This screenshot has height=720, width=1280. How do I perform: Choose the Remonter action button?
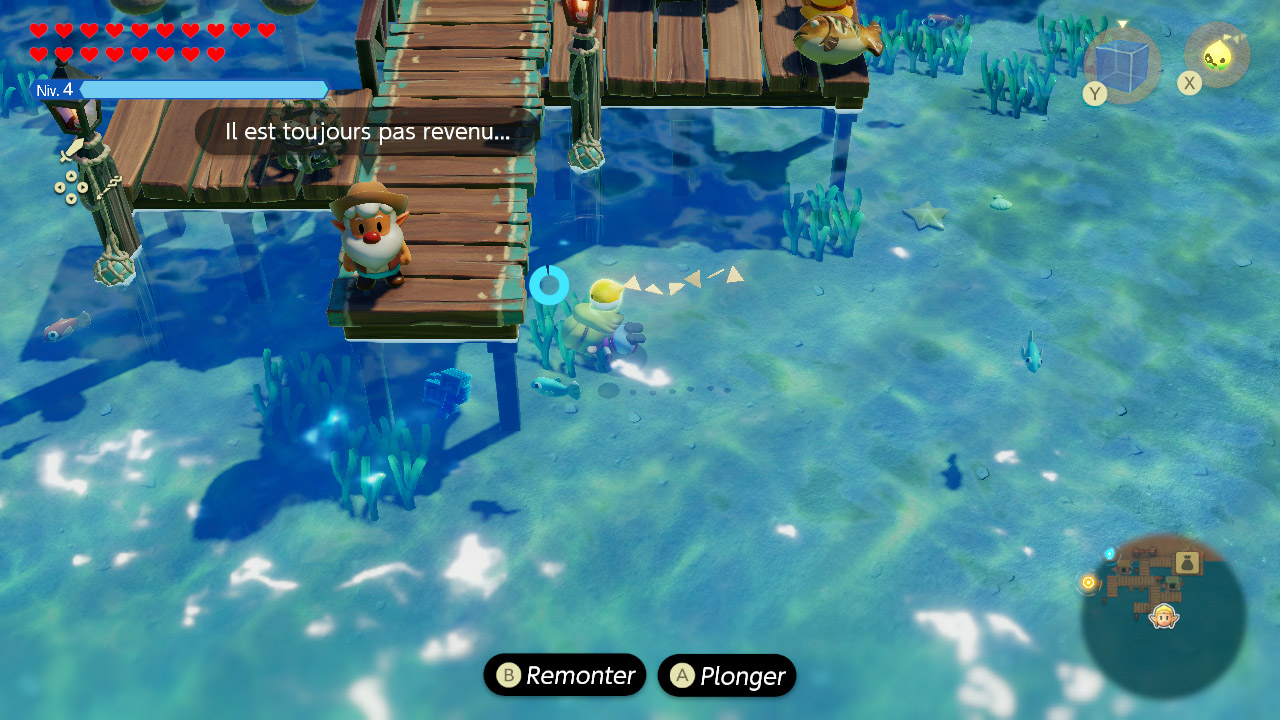[x=565, y=676]
